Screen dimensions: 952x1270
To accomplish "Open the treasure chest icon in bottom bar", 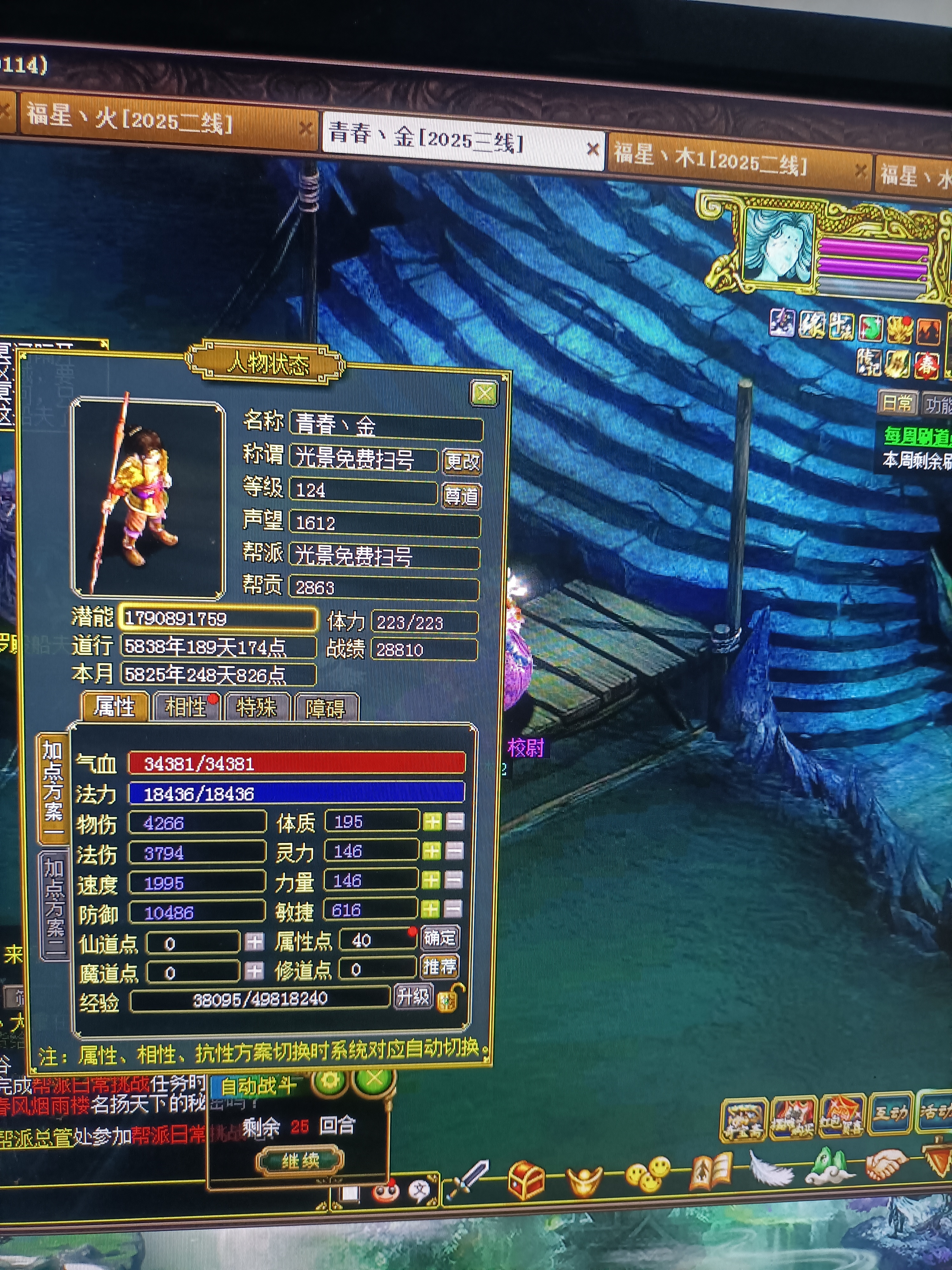I will click(x=526, y=1179).
